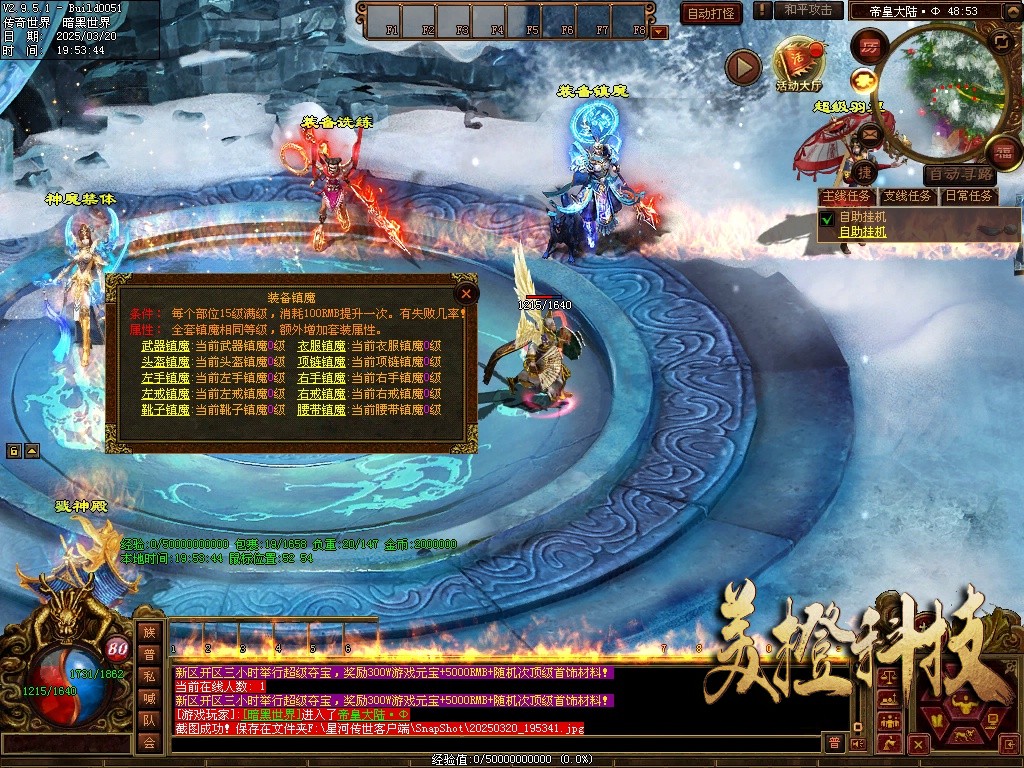Close the 装备镇魔 dialog
The height and width of the screenshot is (768, 1024).
(466, 293)
